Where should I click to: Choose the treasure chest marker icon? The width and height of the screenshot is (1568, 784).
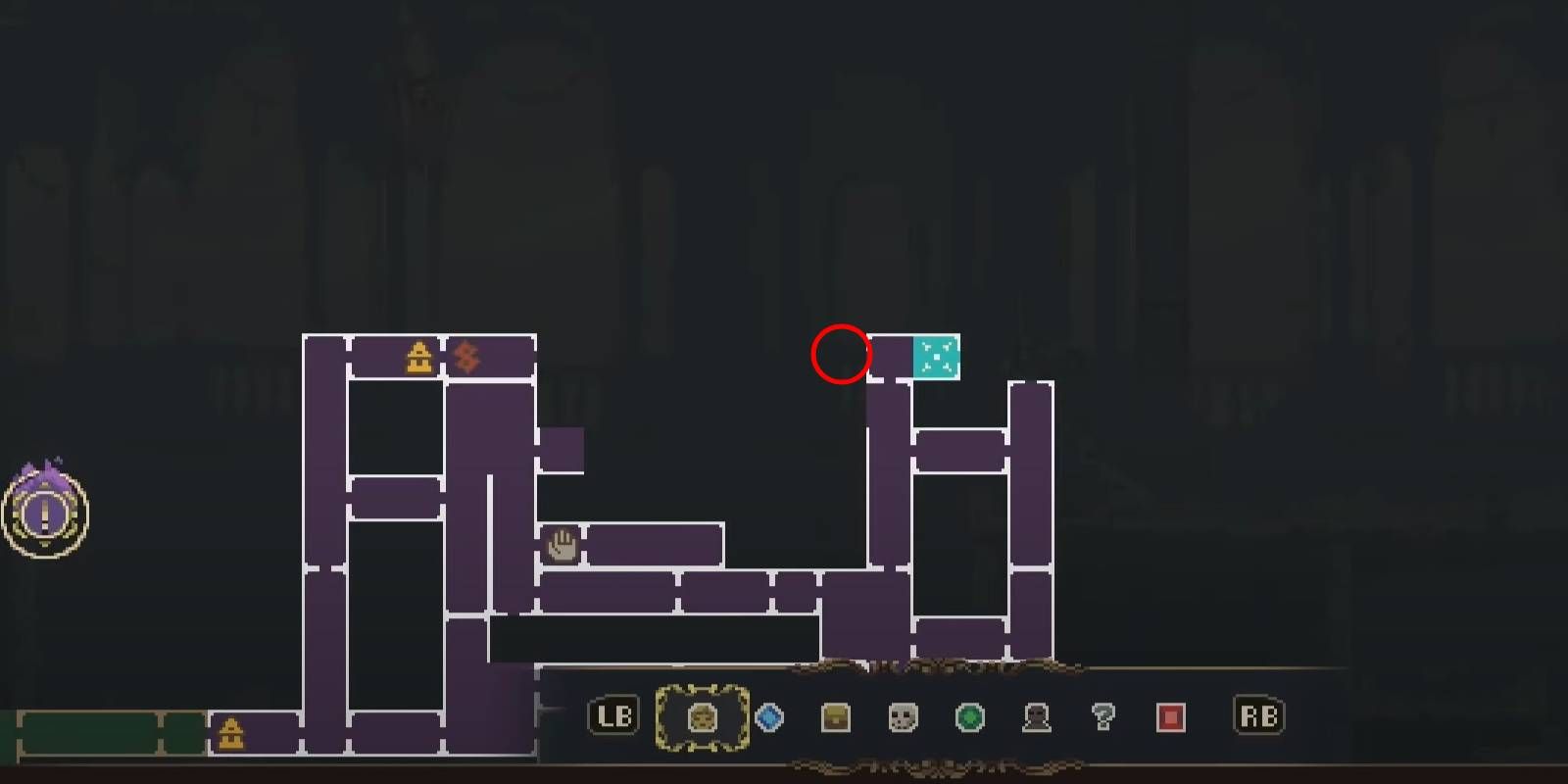836,718
